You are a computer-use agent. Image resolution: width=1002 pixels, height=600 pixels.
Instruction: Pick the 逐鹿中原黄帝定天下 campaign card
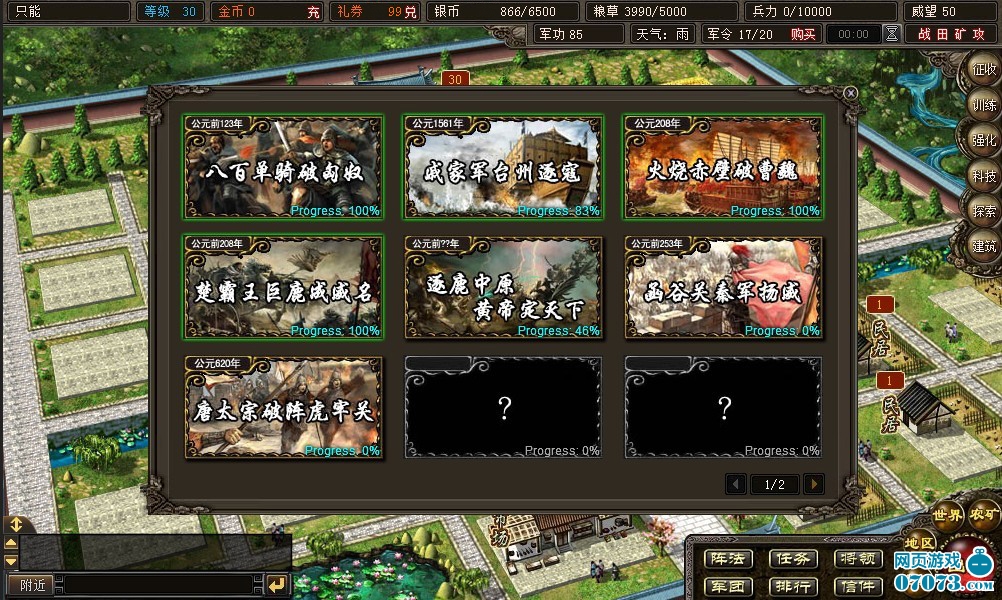click(x=503, y=288)
